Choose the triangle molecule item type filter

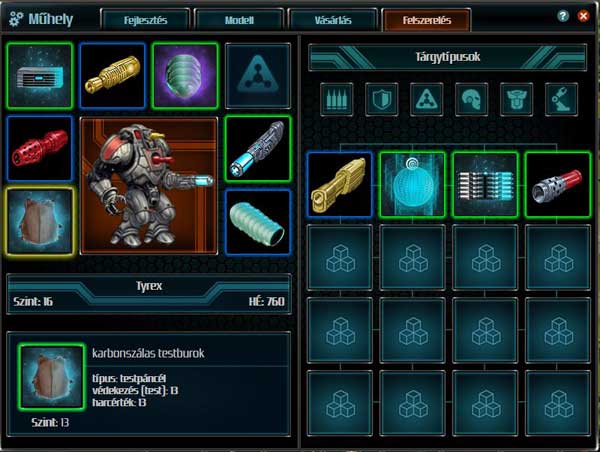[427, 98]
